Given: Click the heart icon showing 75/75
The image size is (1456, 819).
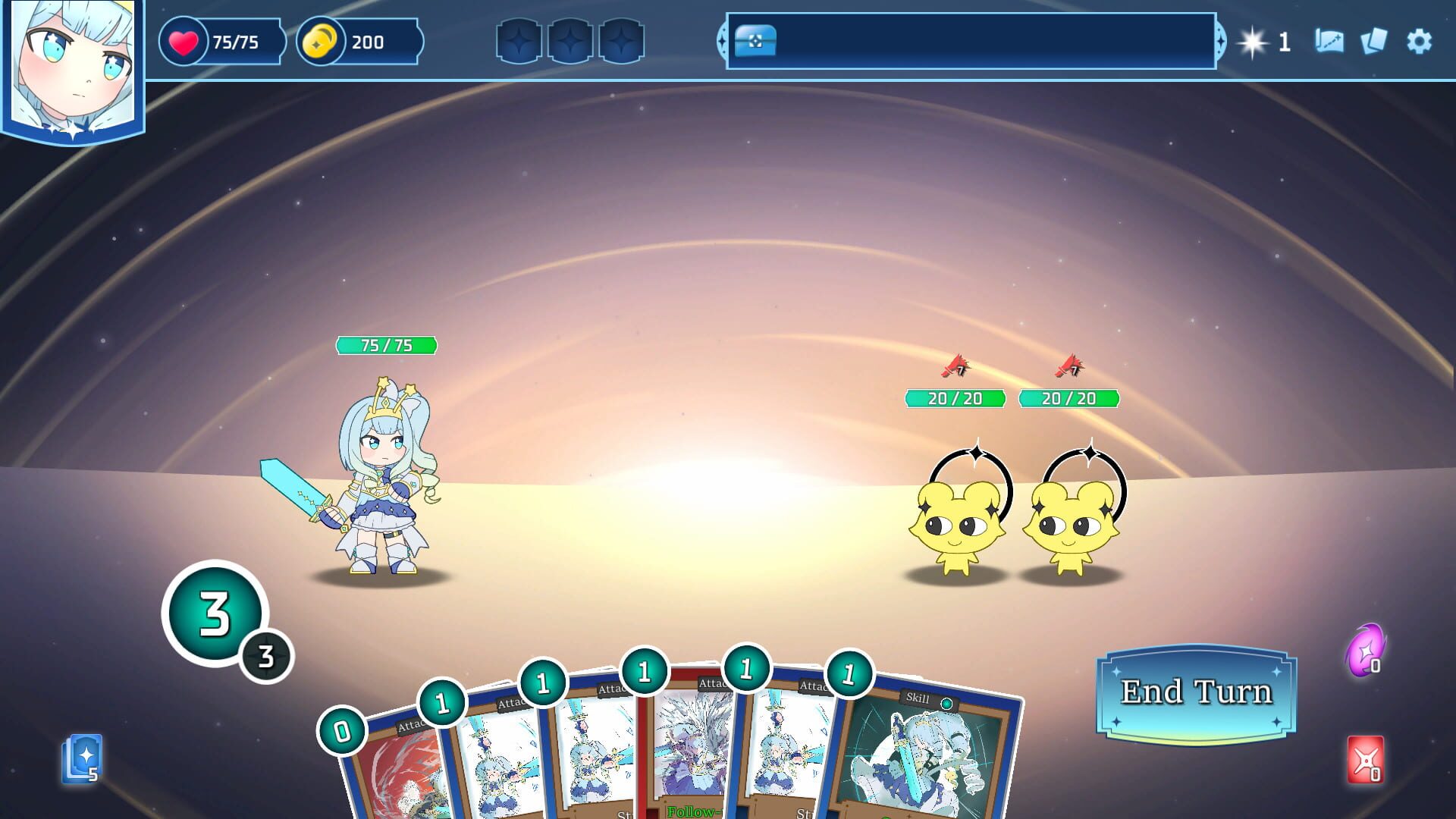Looking at the screenshot, I should click(x=184, y=42).
